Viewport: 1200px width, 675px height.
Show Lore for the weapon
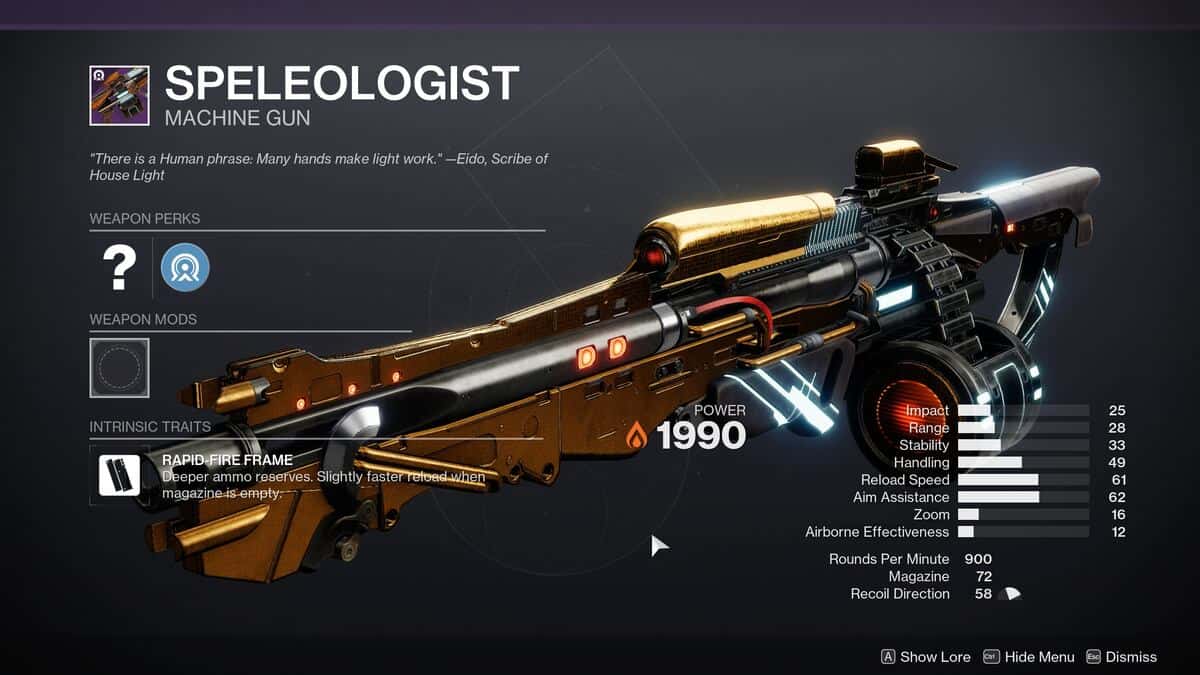coord(924,657)
